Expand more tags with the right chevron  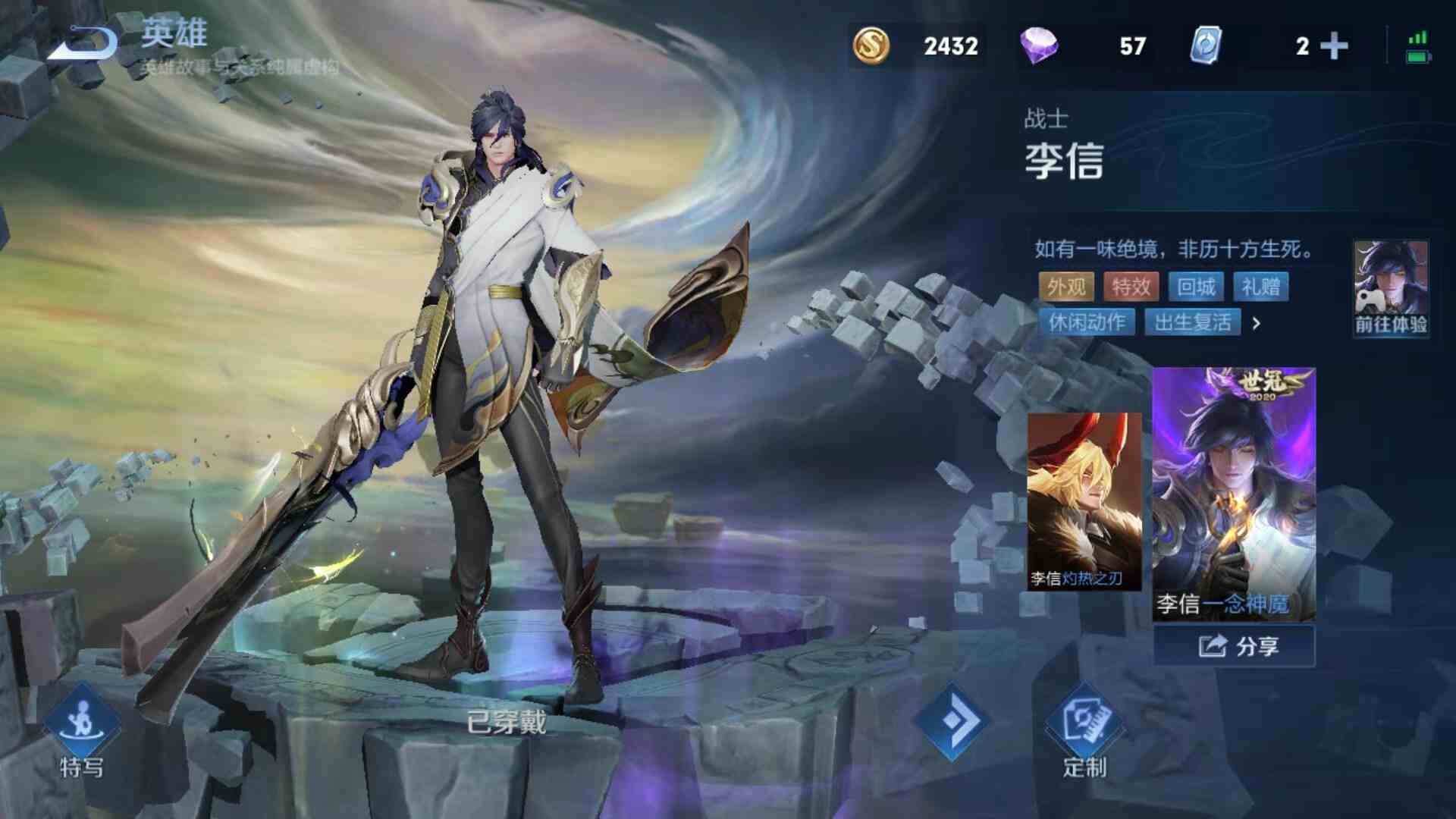tap(1256, 323)
